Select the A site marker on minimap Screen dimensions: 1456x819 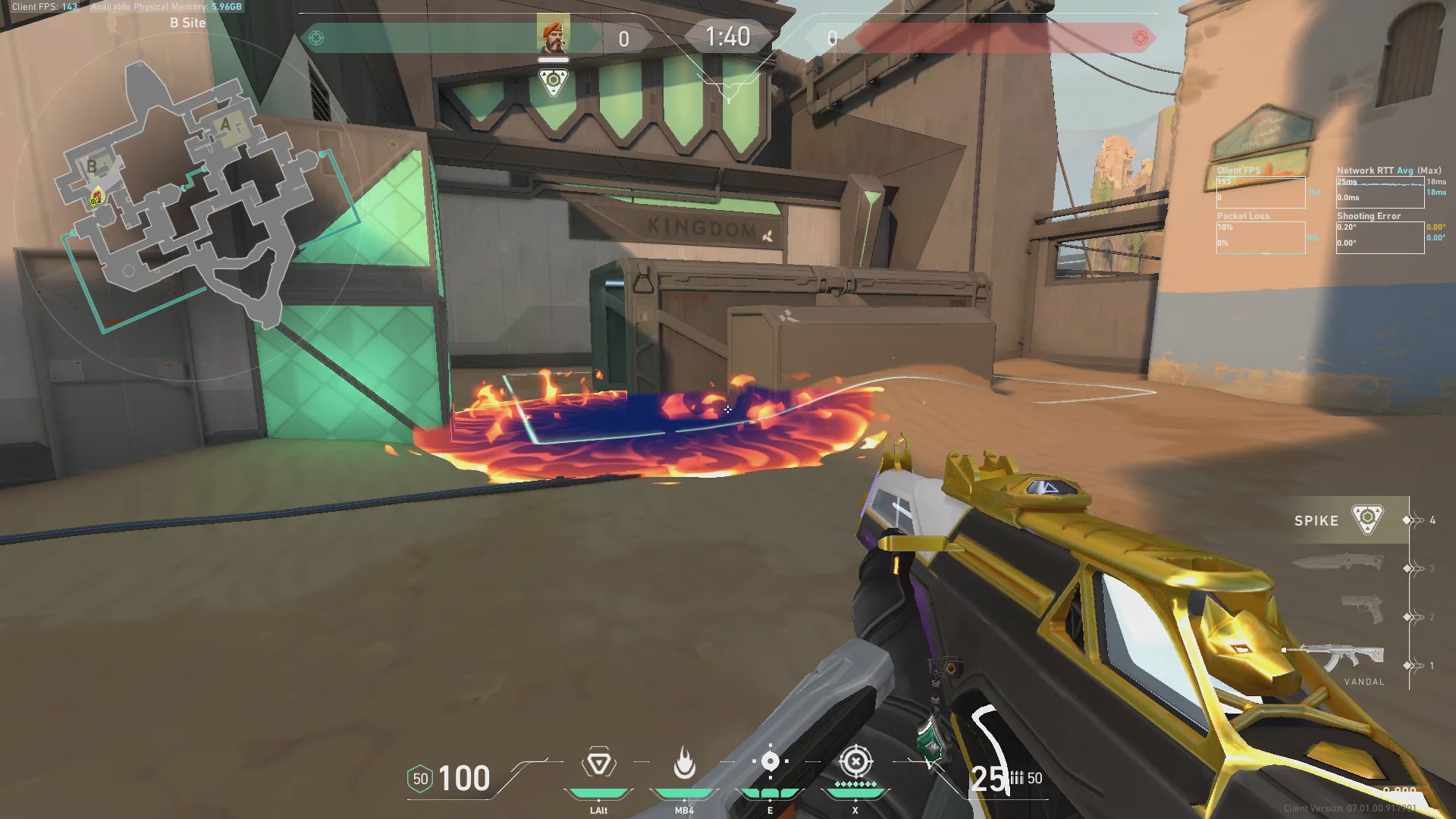click(x=225, y=124)
